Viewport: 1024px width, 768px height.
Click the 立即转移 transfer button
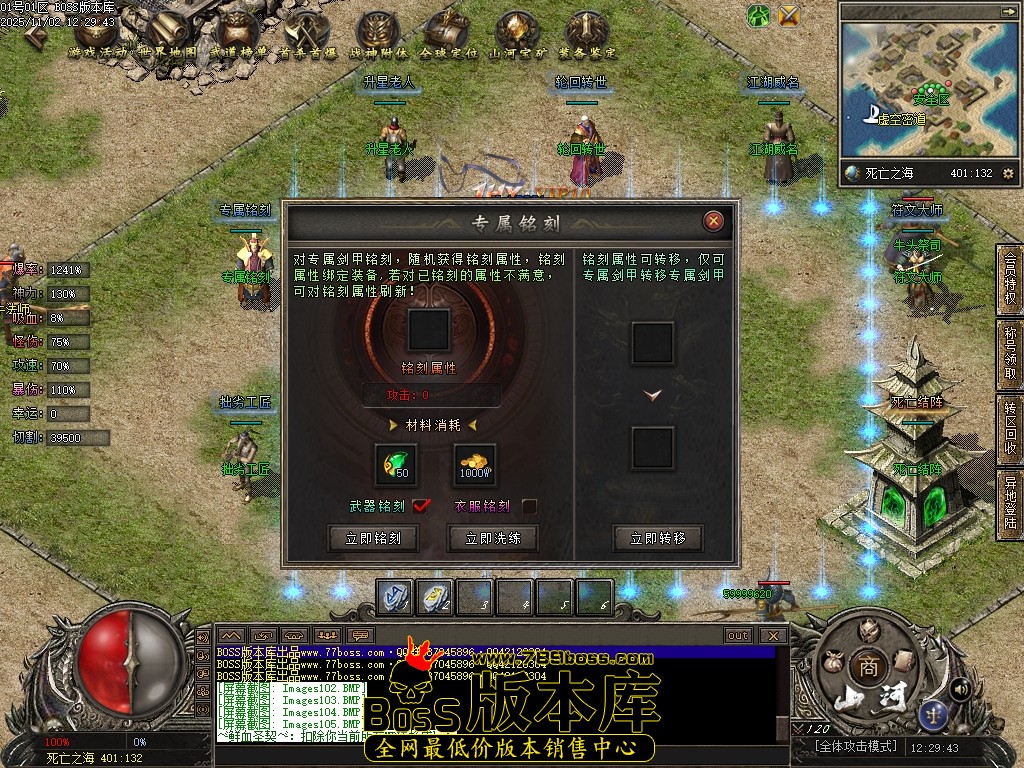(x=658, y=538)
